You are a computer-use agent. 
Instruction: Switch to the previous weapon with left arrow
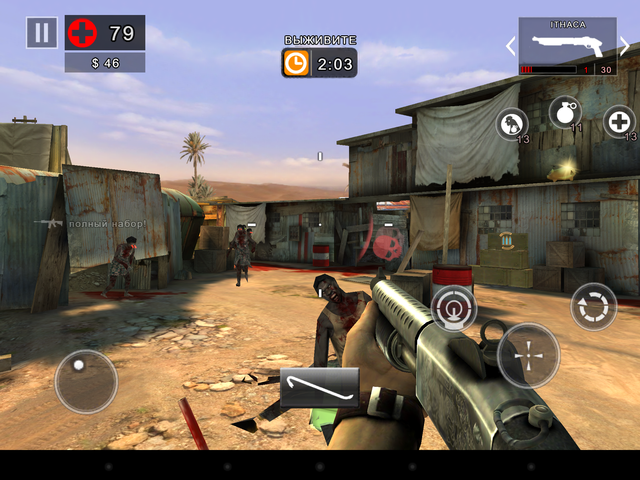click(x=508, y=46)
